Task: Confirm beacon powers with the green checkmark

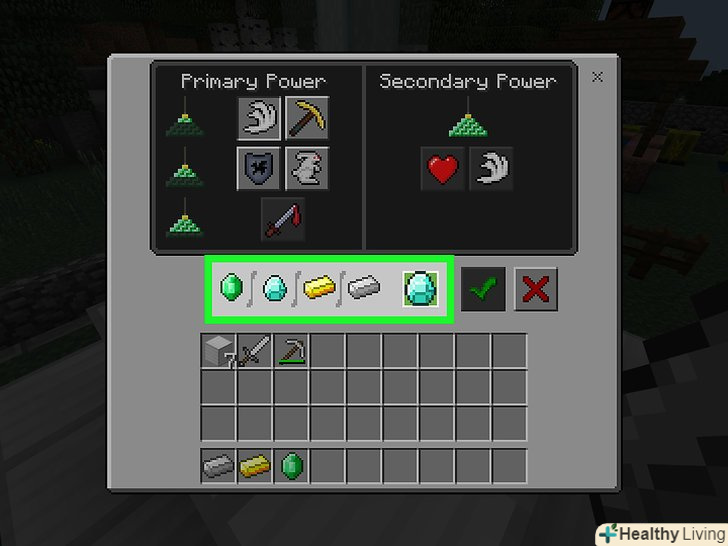Action: click(484, 290)
